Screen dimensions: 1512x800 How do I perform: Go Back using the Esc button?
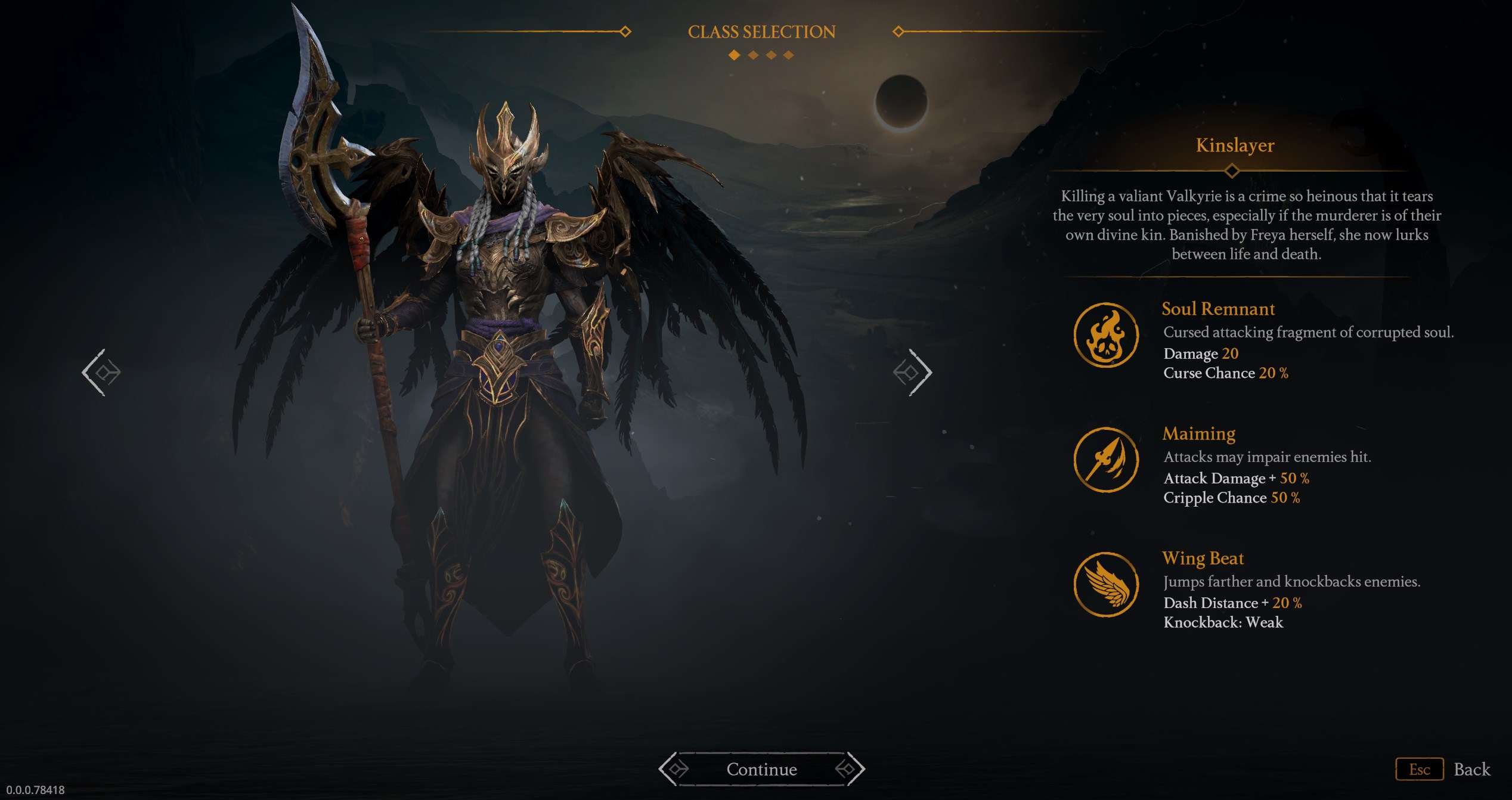[x=1419, y=769]
